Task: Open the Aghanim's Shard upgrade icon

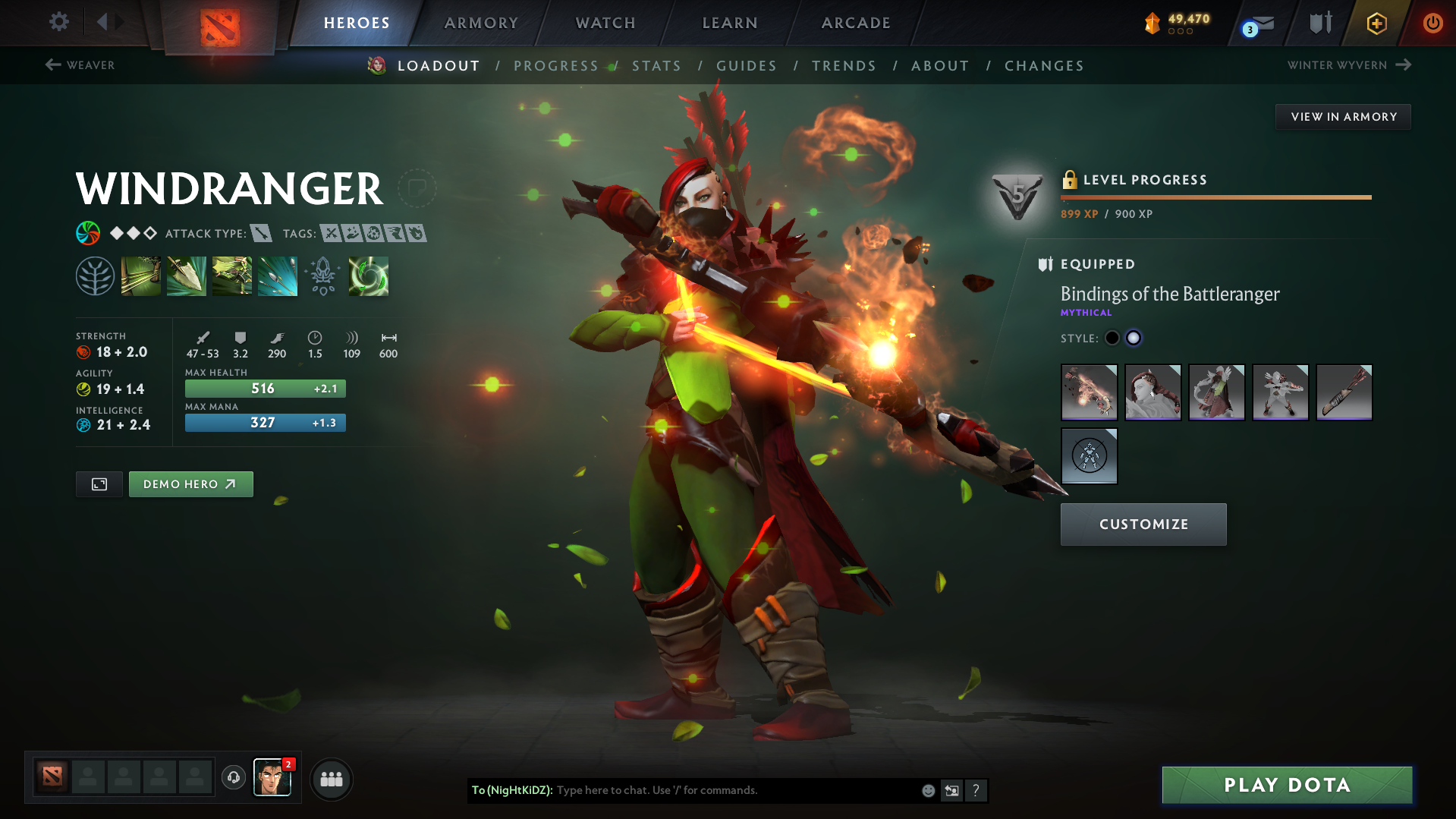Action: click(x=323, y=276)
